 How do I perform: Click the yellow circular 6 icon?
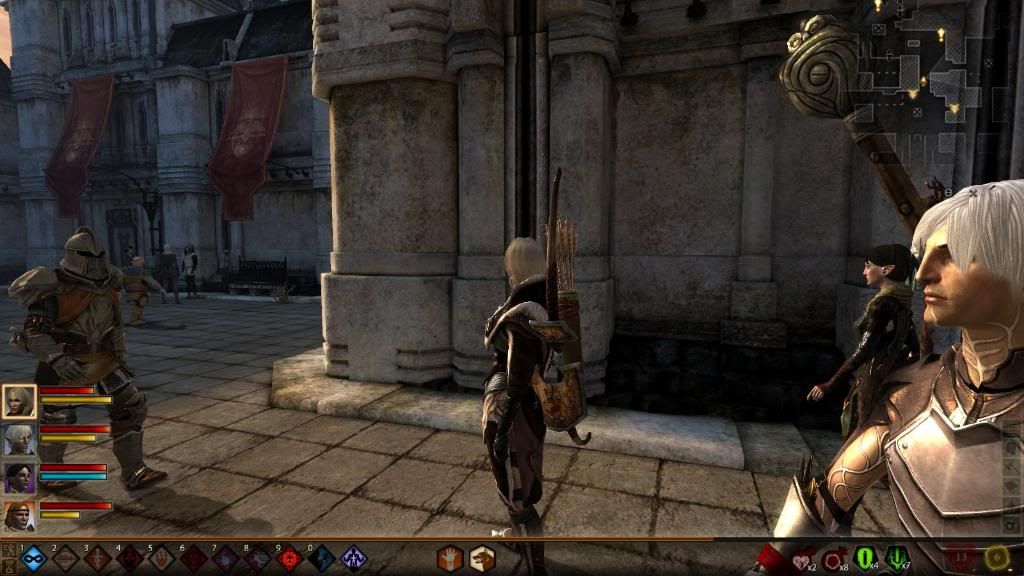996,557
